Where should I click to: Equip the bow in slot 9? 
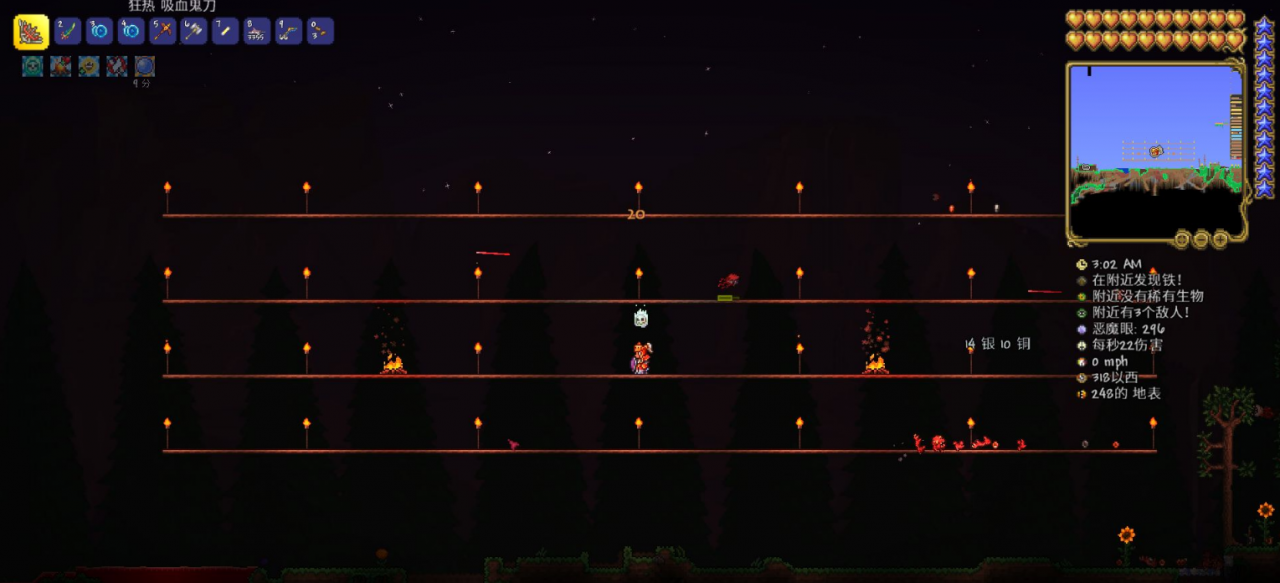pos(289,31)
